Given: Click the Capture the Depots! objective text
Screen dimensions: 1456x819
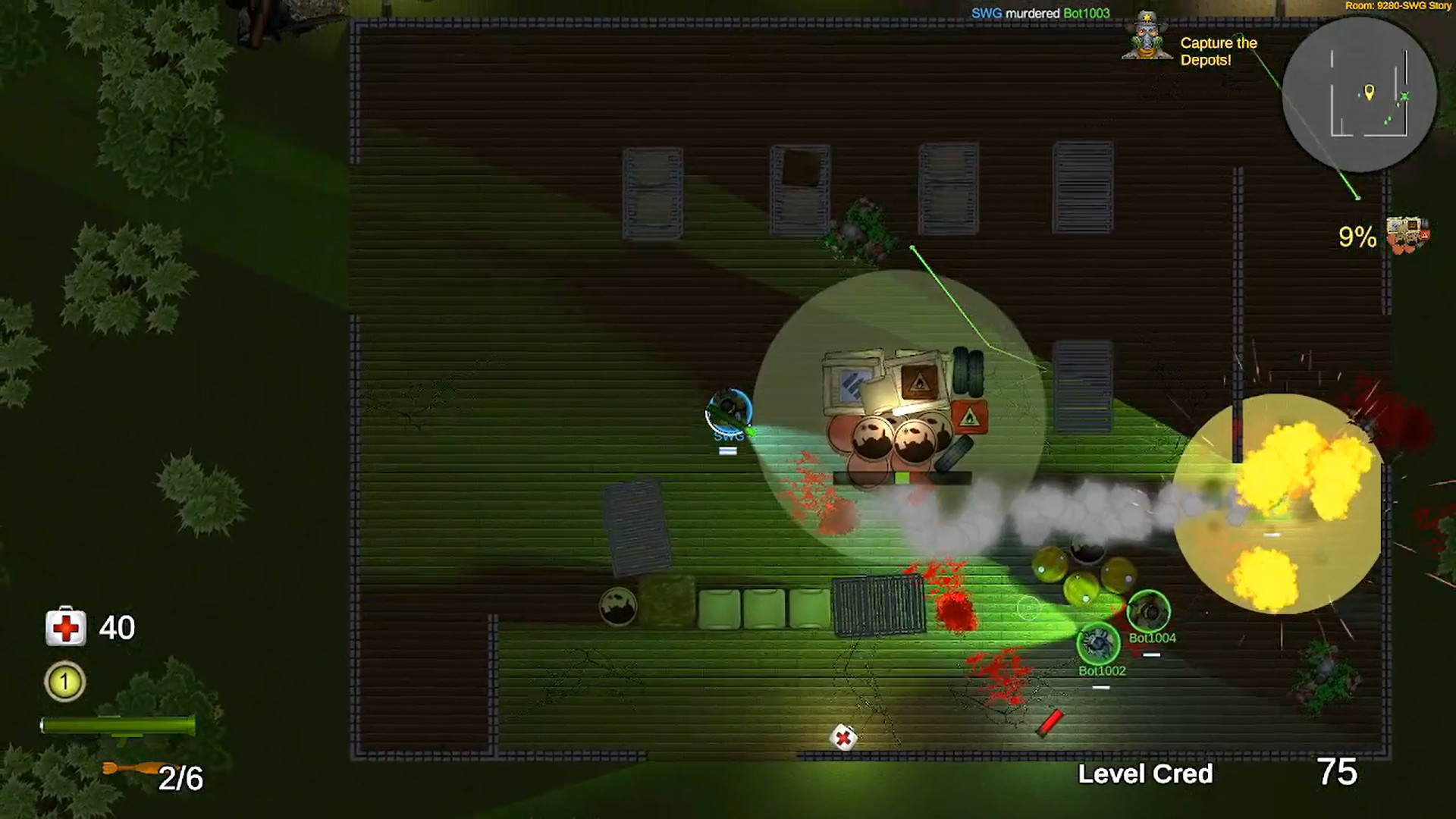Looking at the screenshot, I should 1218,52.
